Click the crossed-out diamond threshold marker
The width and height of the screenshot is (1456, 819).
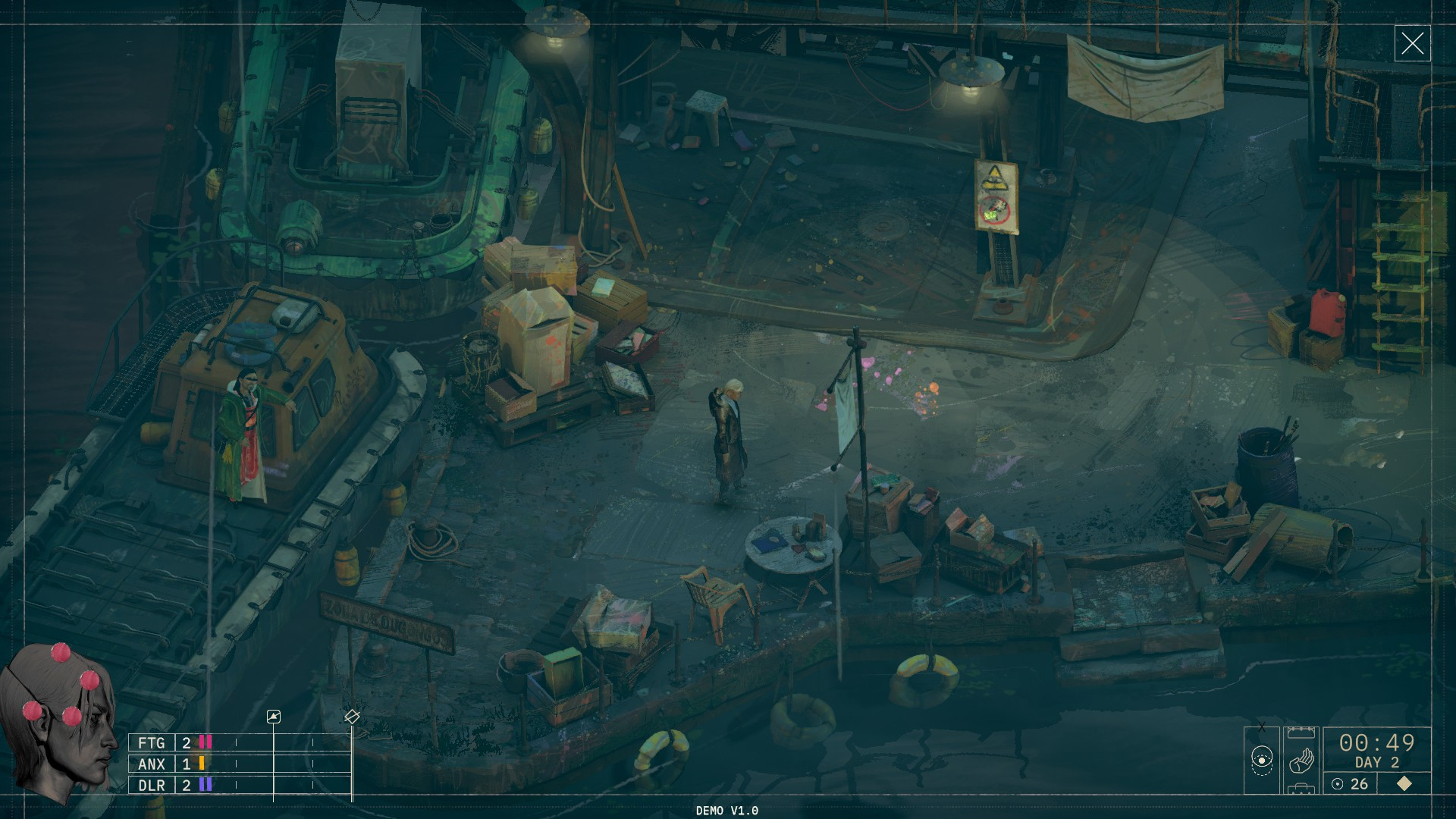[x=352, y=716]
